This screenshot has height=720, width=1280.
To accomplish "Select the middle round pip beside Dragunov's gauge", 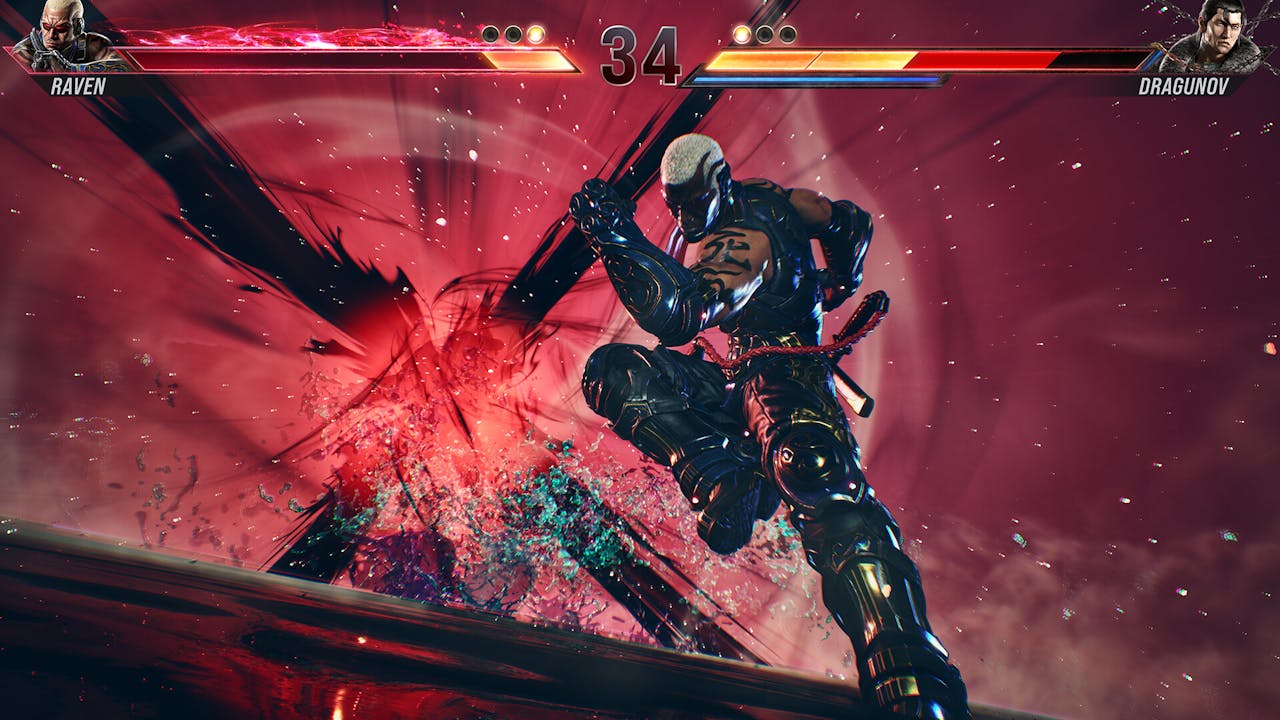I will coord(764,35).
